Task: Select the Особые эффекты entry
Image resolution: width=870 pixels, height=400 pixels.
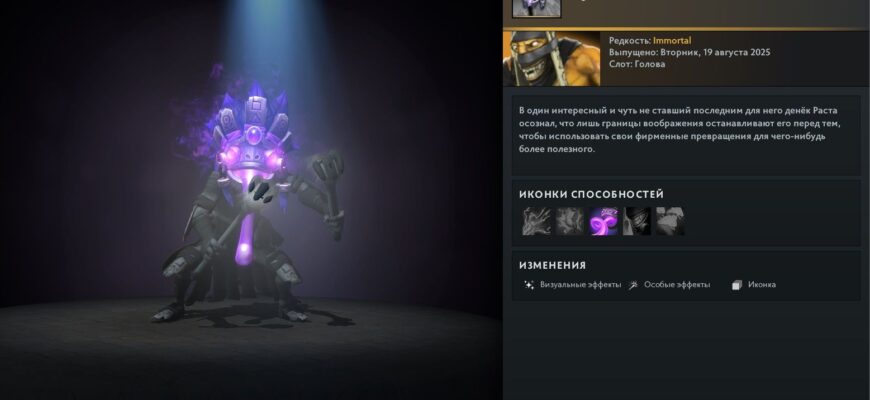Action: (669, 285)
